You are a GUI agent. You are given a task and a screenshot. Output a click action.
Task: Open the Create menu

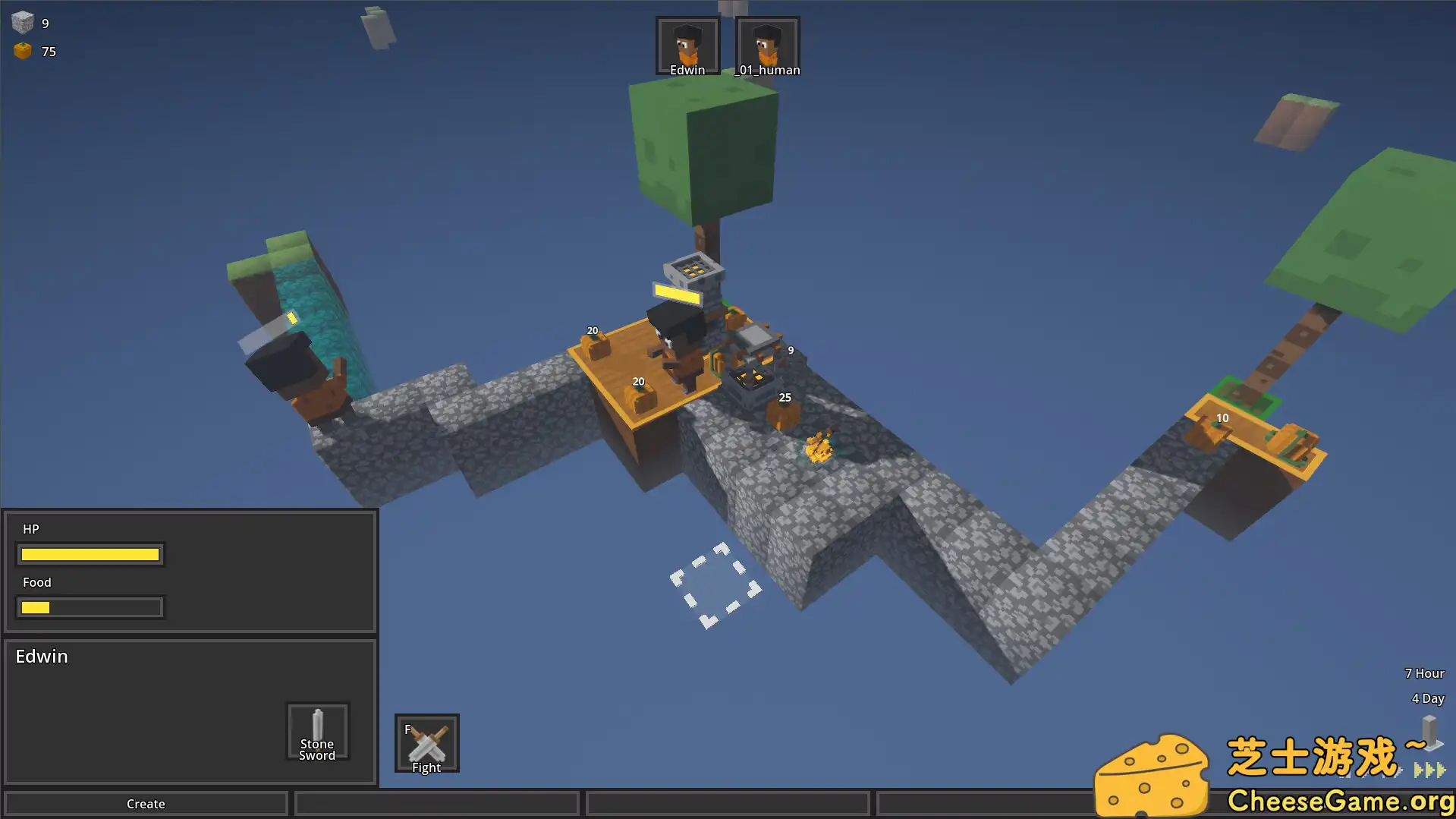coord(146,803)
